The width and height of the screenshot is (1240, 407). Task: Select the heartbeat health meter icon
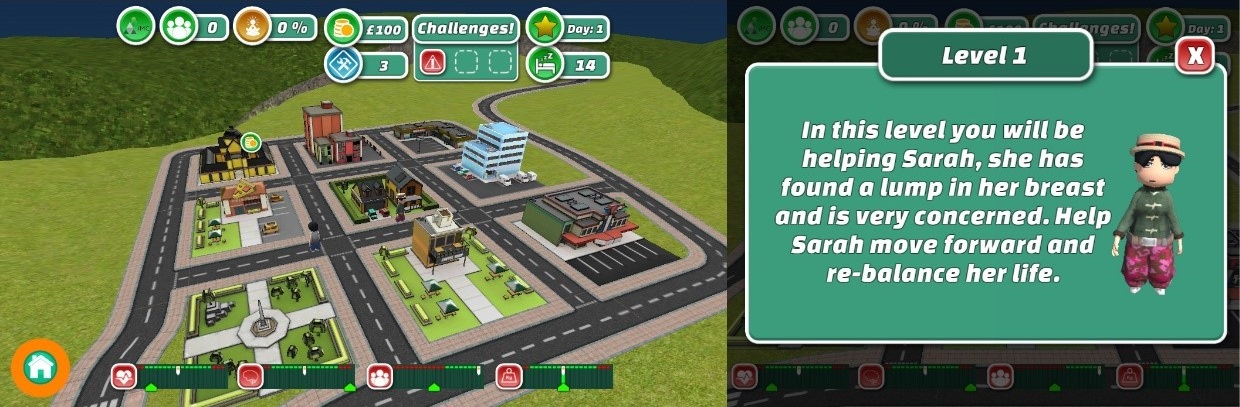pos(124,377)
